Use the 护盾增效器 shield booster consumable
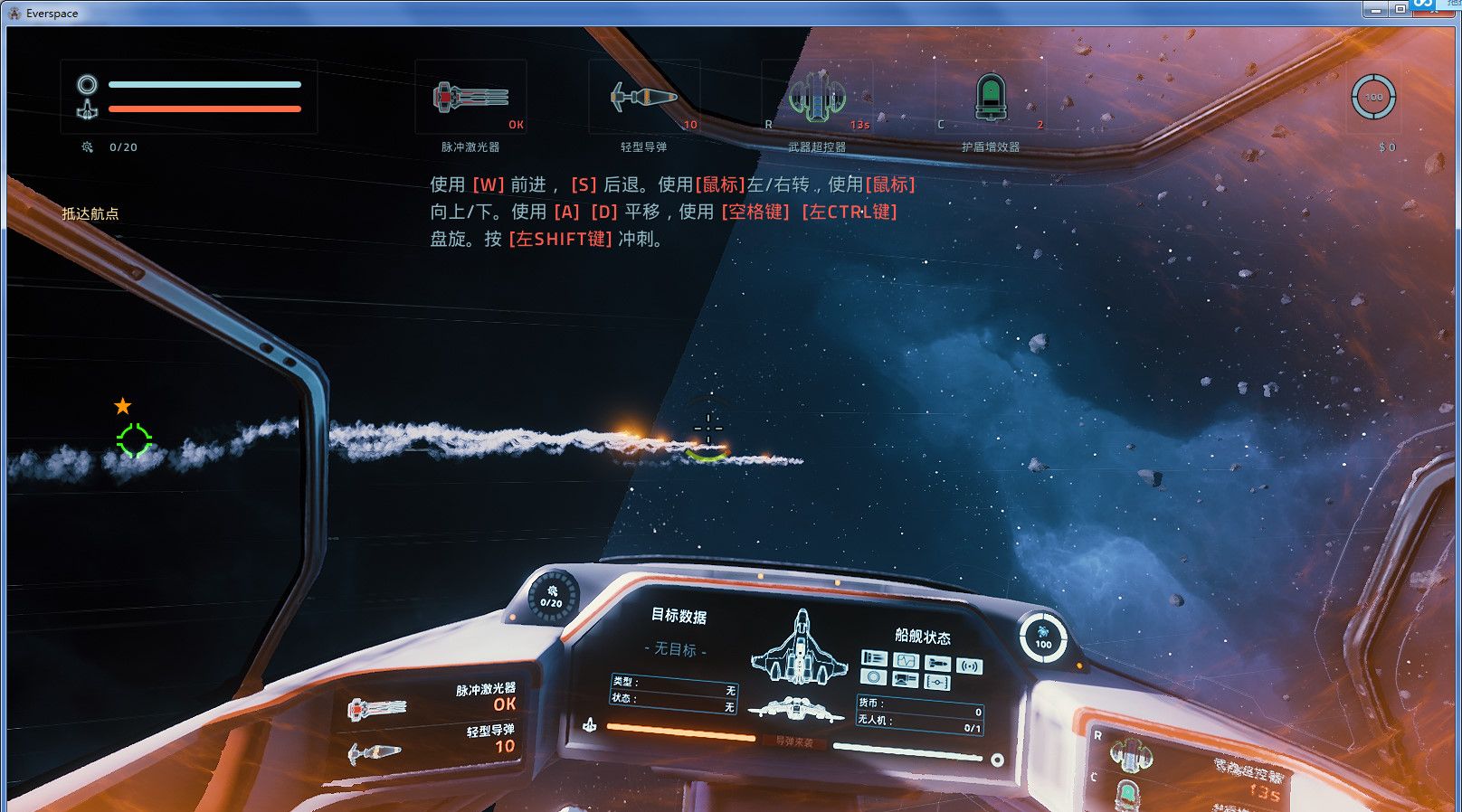This screenshot has height=812, width=1462. point(991,97)
